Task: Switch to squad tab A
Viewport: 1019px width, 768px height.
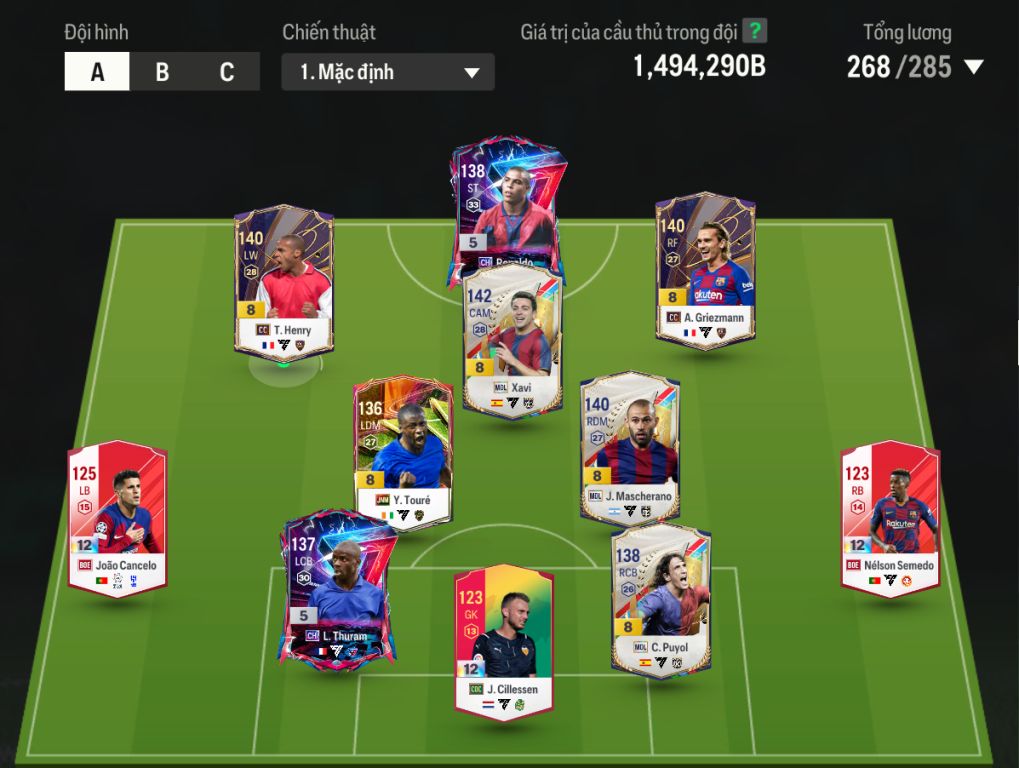Action: point(97,72)
